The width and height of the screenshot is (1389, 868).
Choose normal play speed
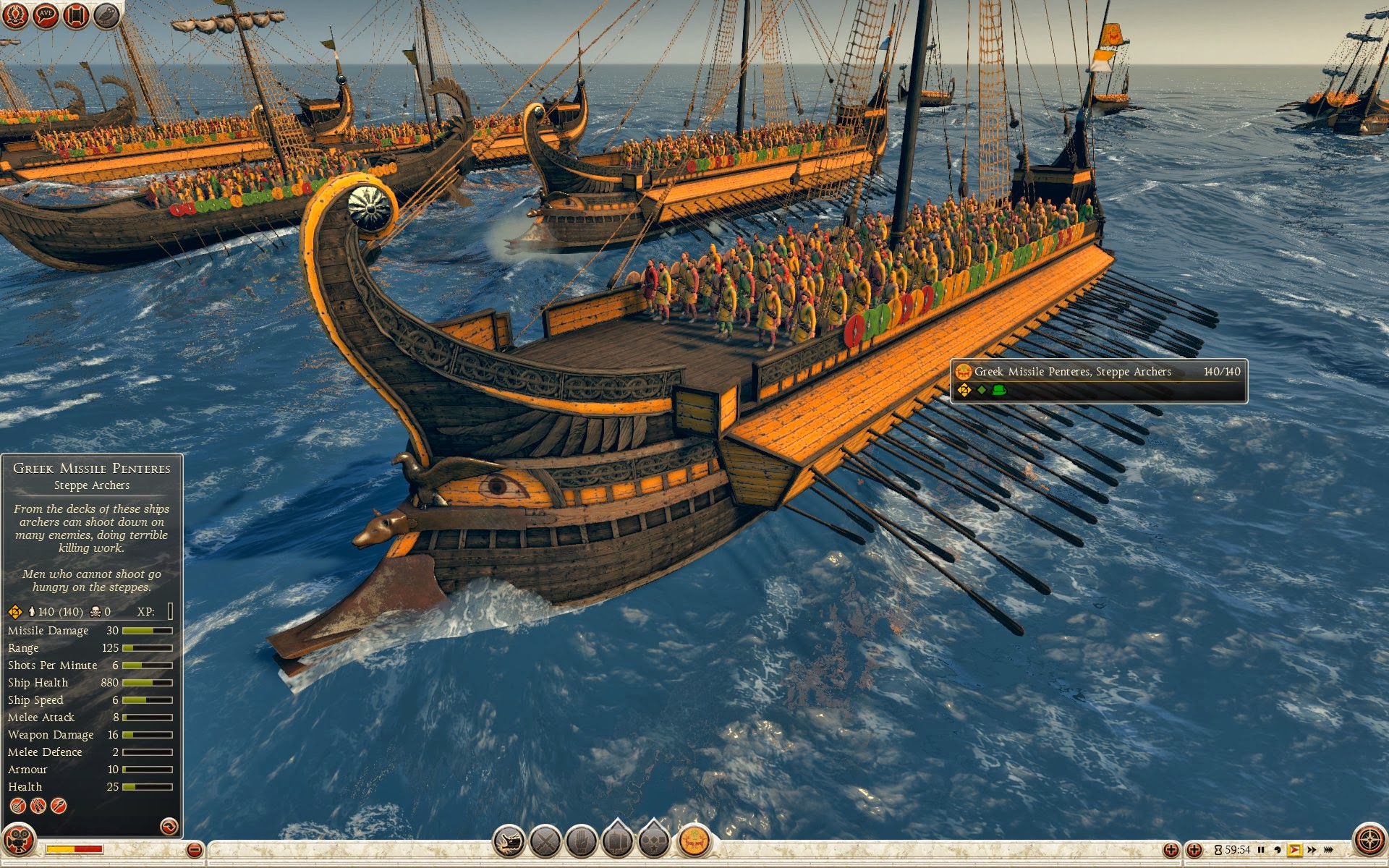click(1294, 850)
